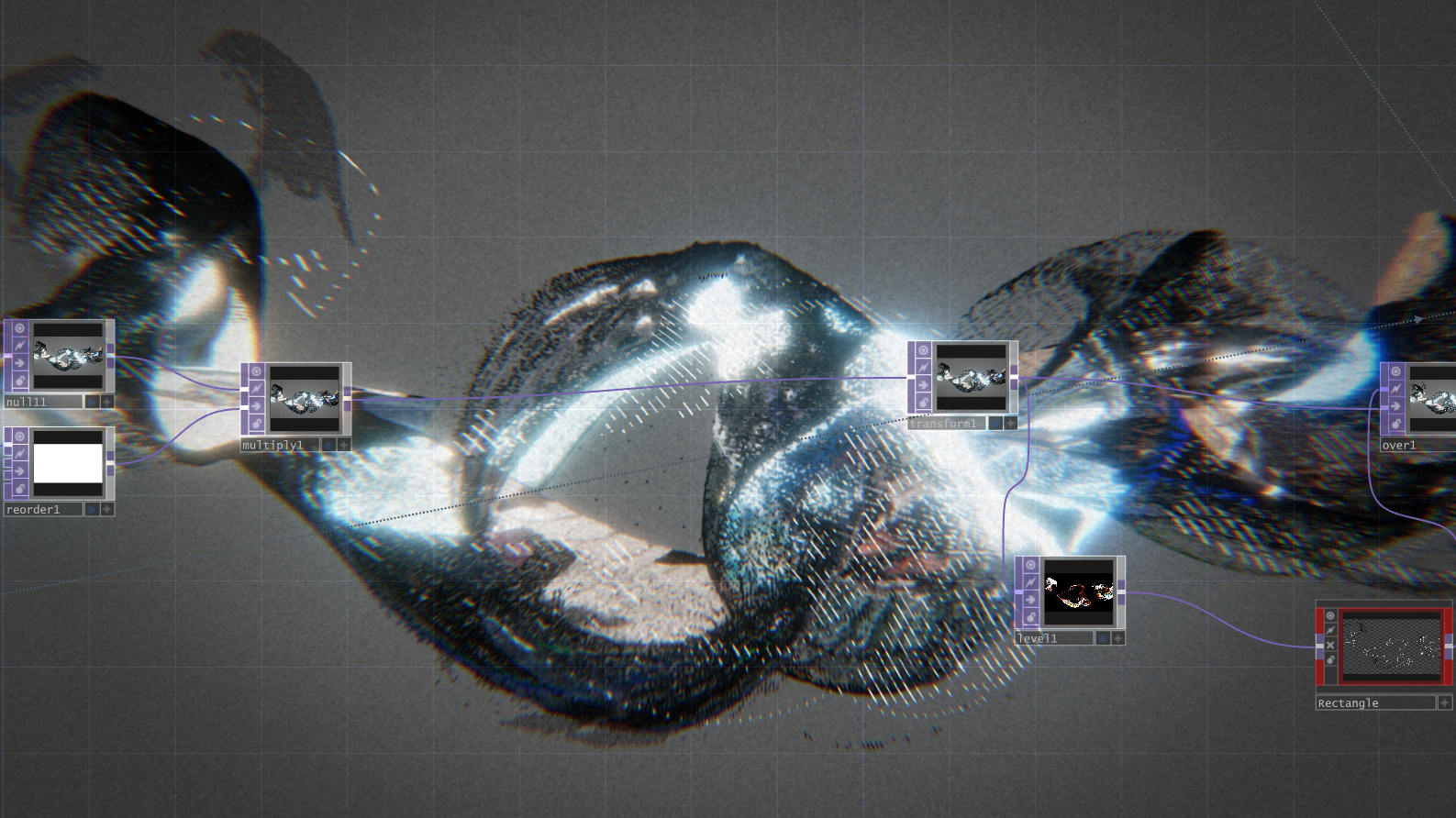Screen dimensions: 1456x818
Task: Click the bomb flag on the Rectangle node
Action: (1330, 660)
